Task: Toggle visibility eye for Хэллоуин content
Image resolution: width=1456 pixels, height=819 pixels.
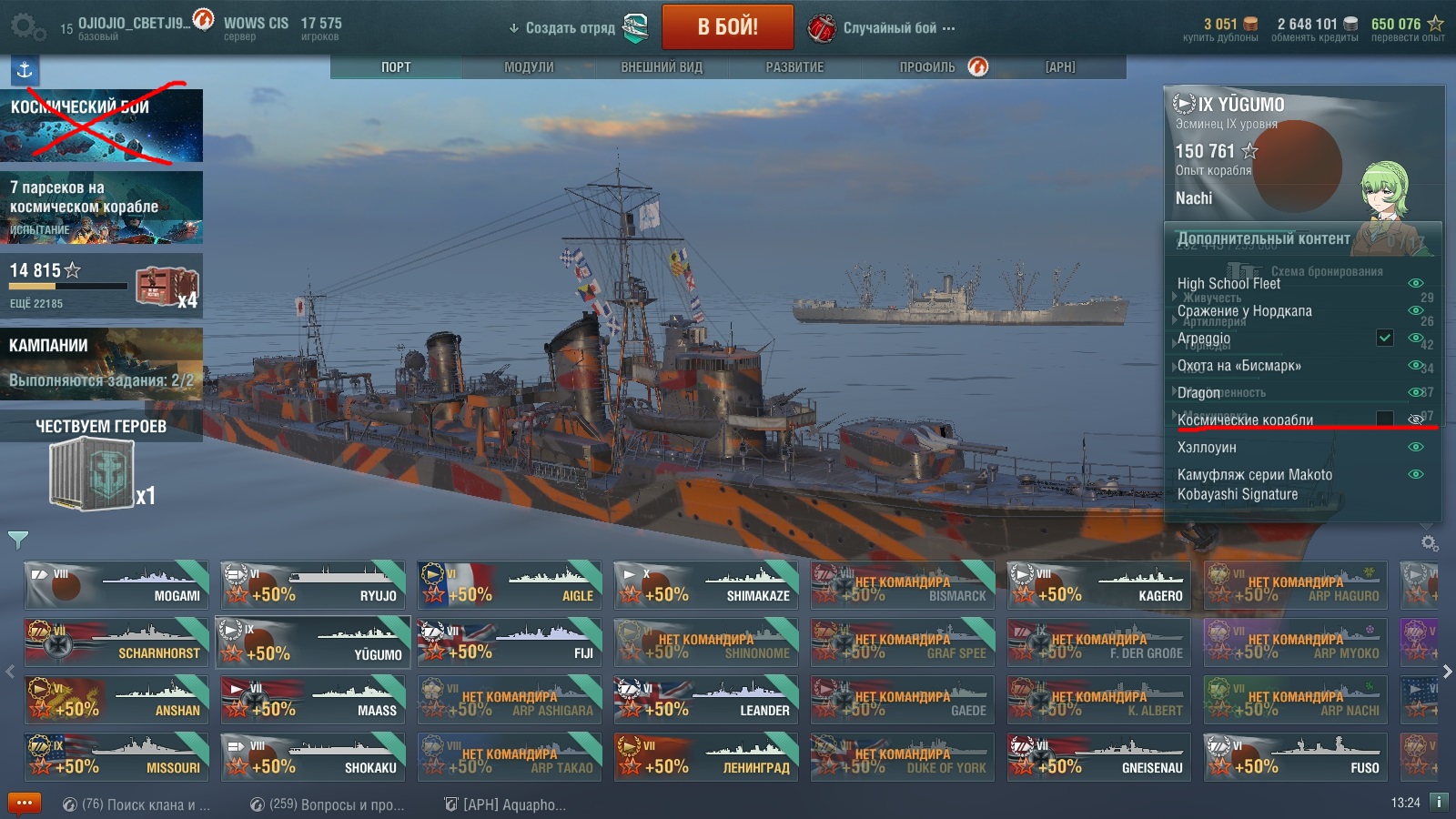Action: click(1415, 447)
